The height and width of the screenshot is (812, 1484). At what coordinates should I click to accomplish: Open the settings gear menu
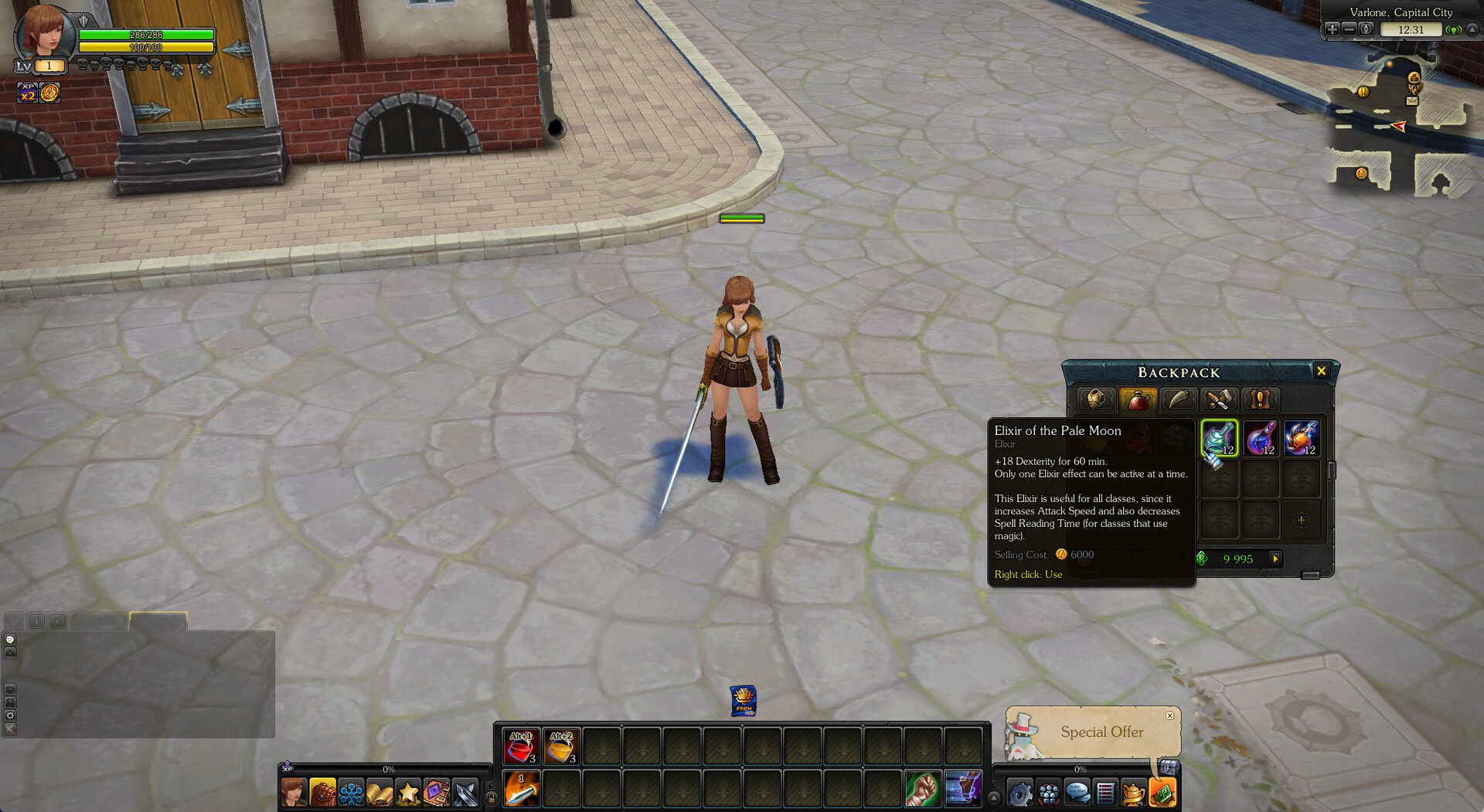(1019, 793)
